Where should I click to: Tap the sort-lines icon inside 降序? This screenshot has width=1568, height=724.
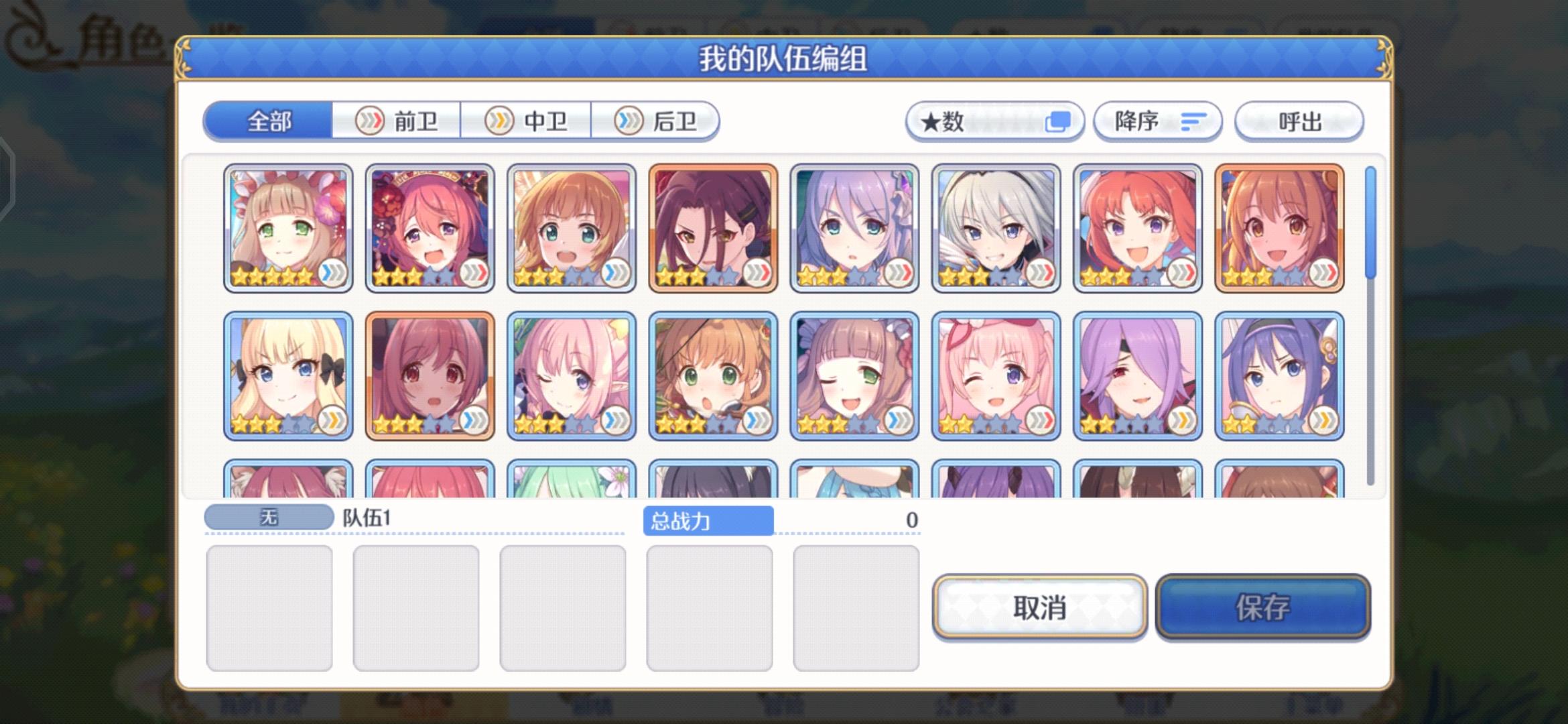point(1192,121)
